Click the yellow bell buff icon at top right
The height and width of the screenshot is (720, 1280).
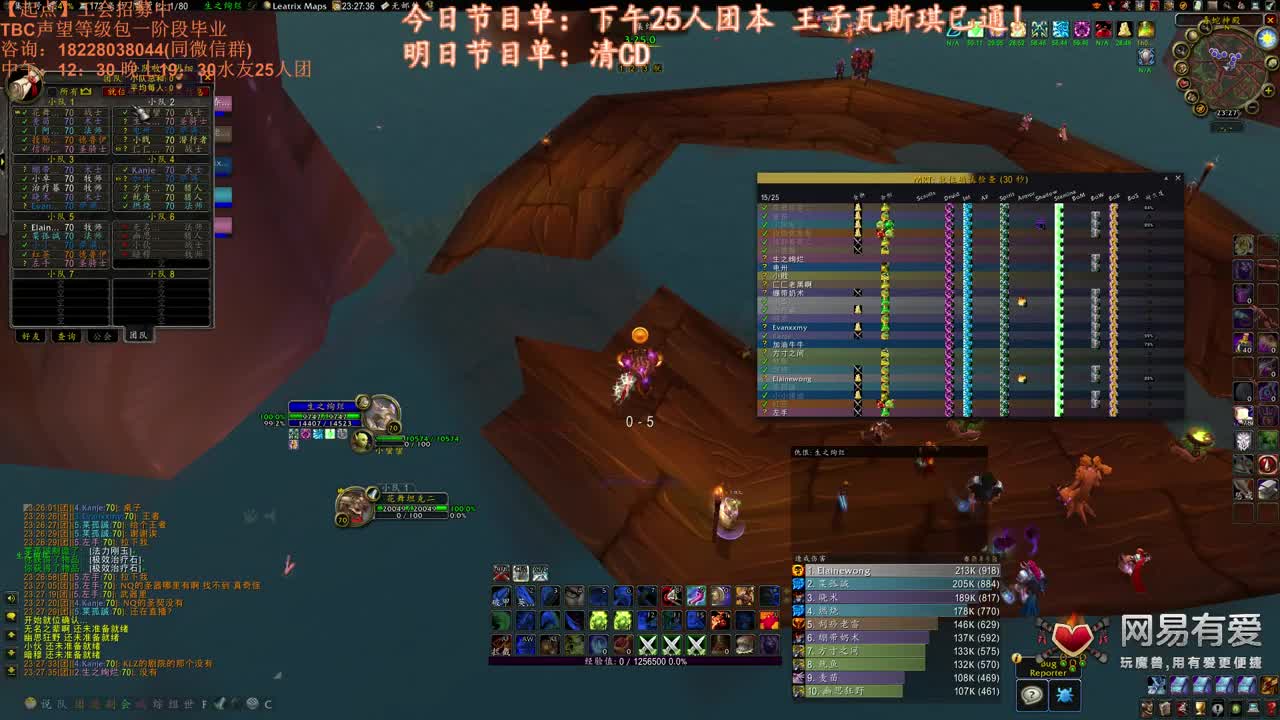click(1124, 29)
